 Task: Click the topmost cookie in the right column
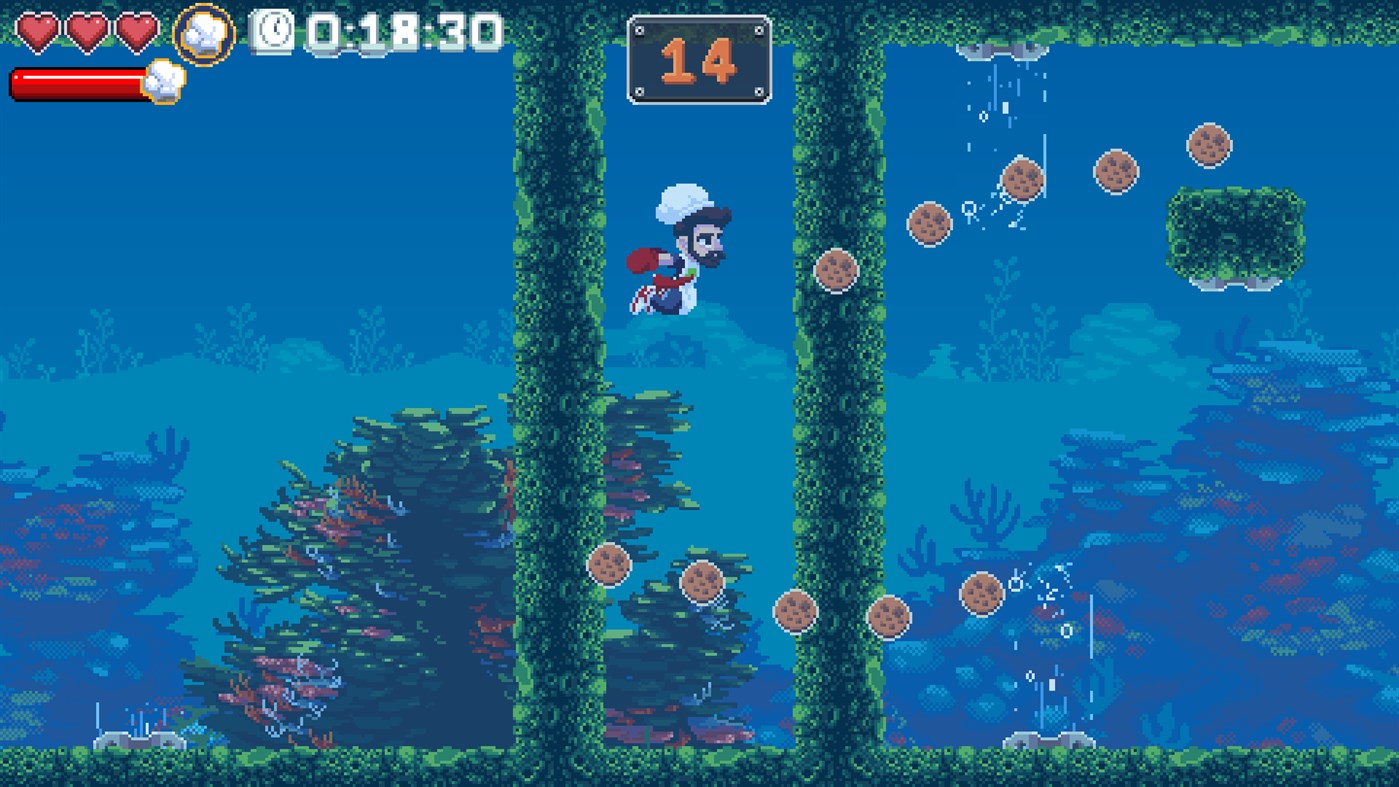(x=1210, y=146)
